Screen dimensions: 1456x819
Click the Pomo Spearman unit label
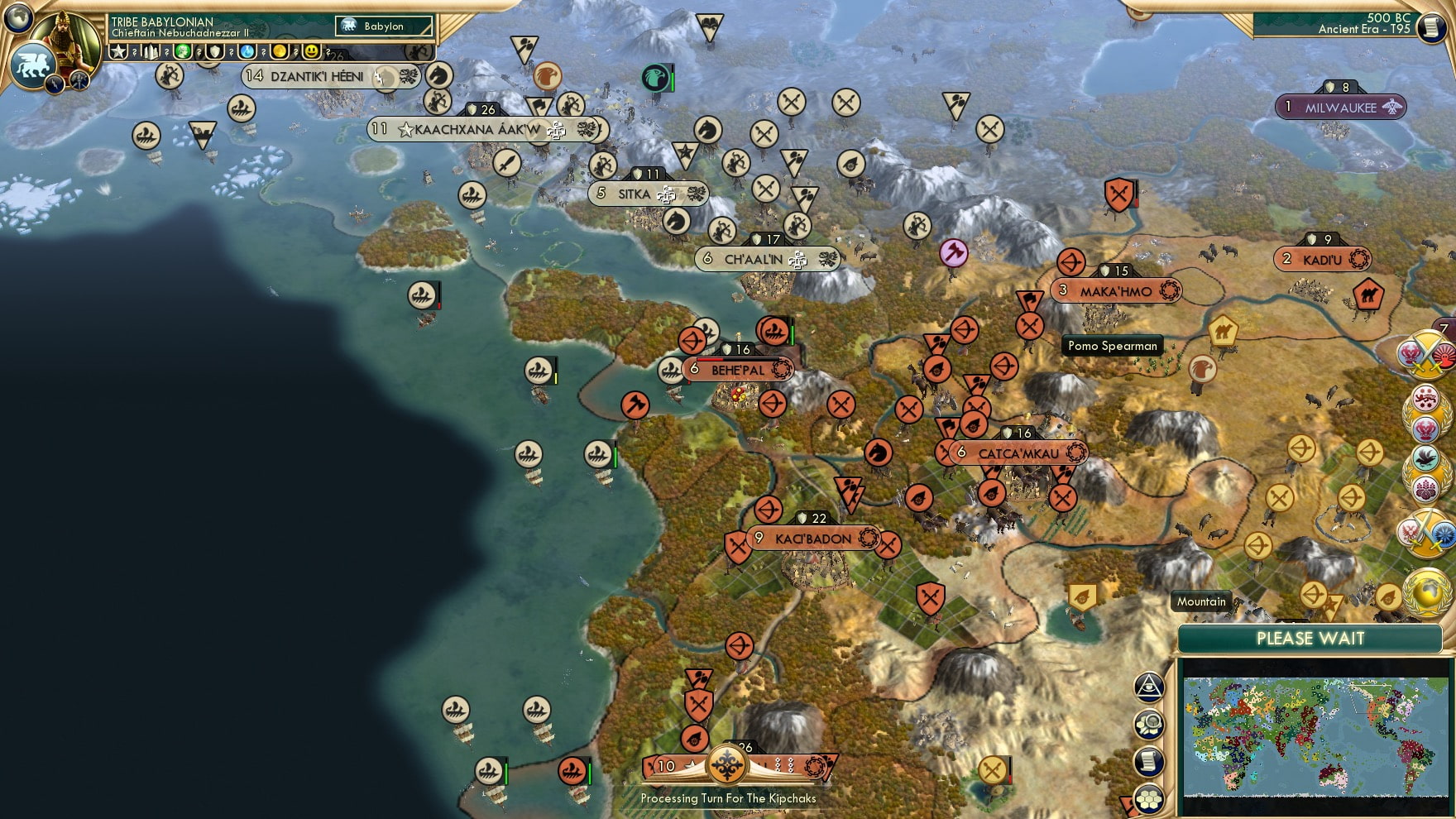tap(1113, 347)
